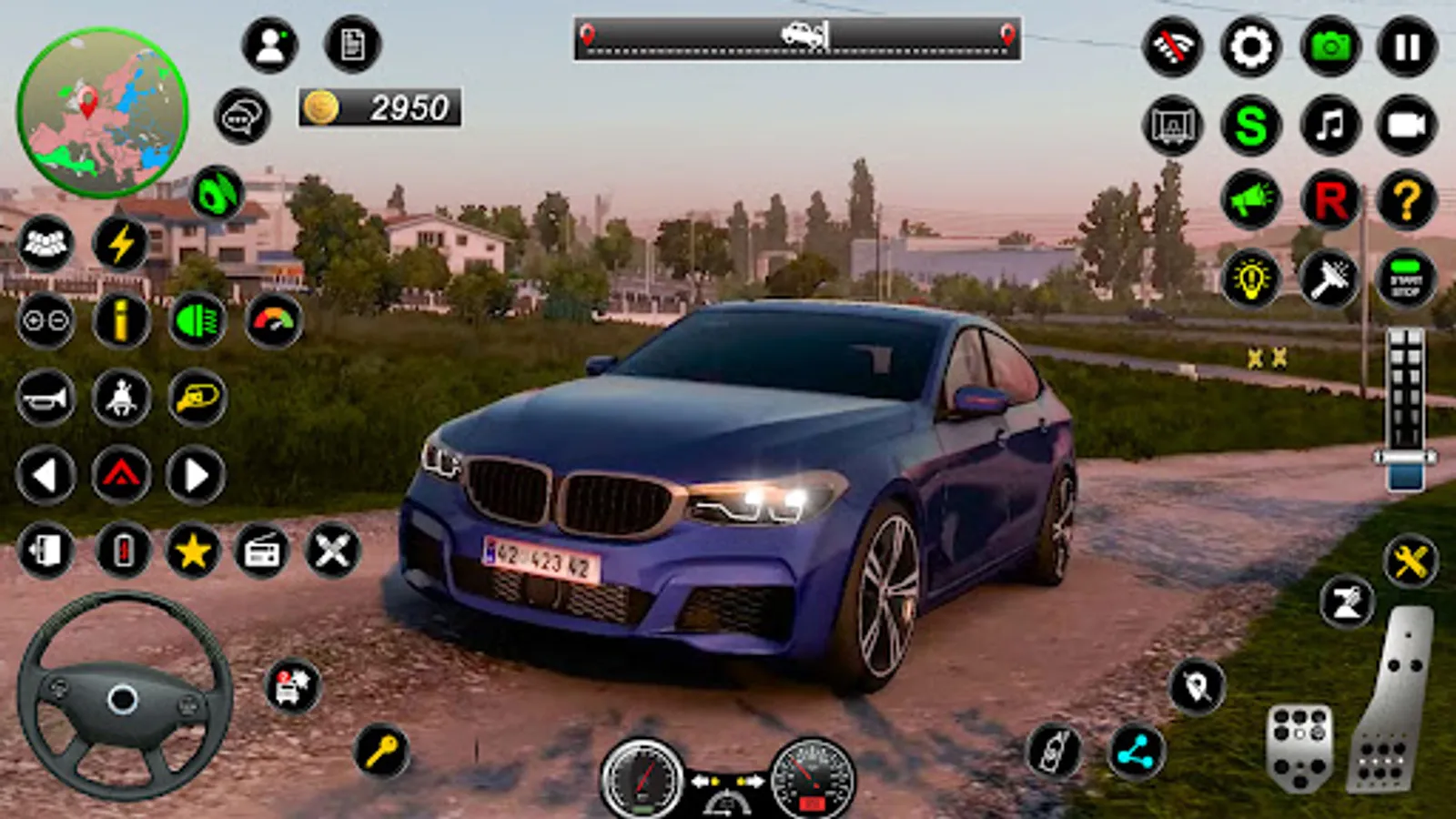Activate the left turn signal arrow
Image resolution: width=1456 pixels, height=819 pixels.
pos(45,475)
